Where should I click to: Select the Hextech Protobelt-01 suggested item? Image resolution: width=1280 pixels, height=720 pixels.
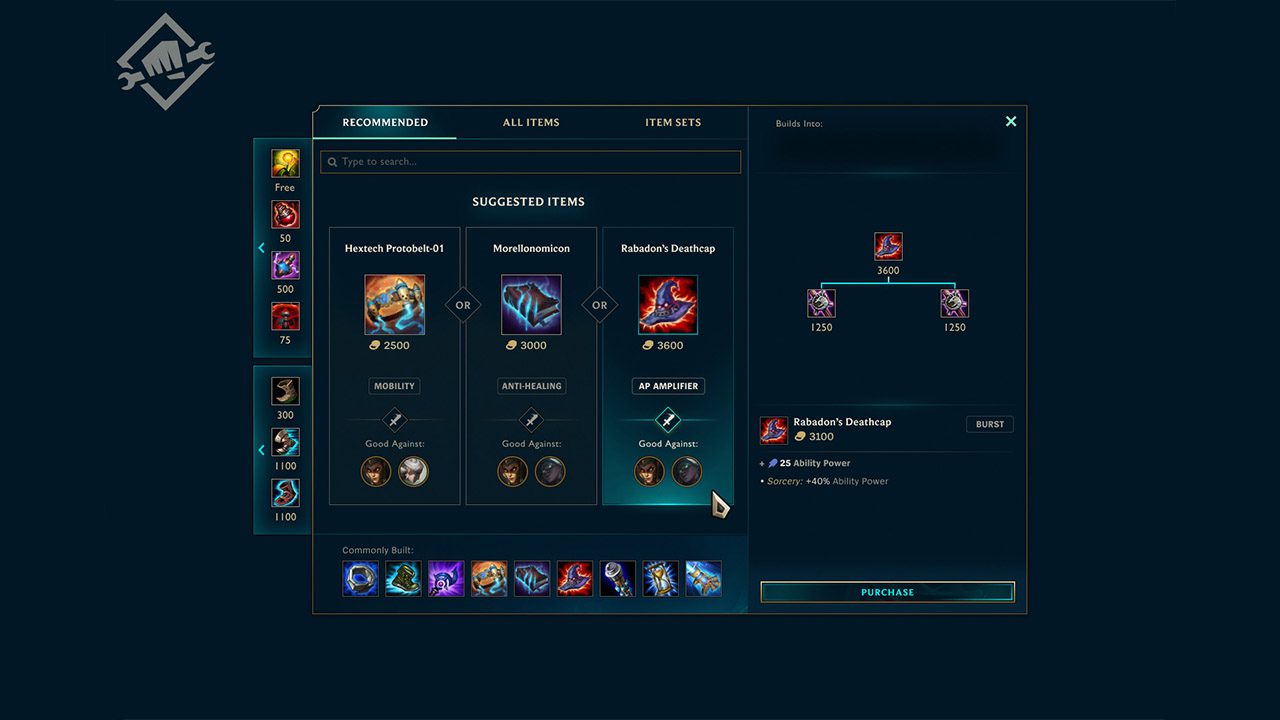click(x=394, y=305)
